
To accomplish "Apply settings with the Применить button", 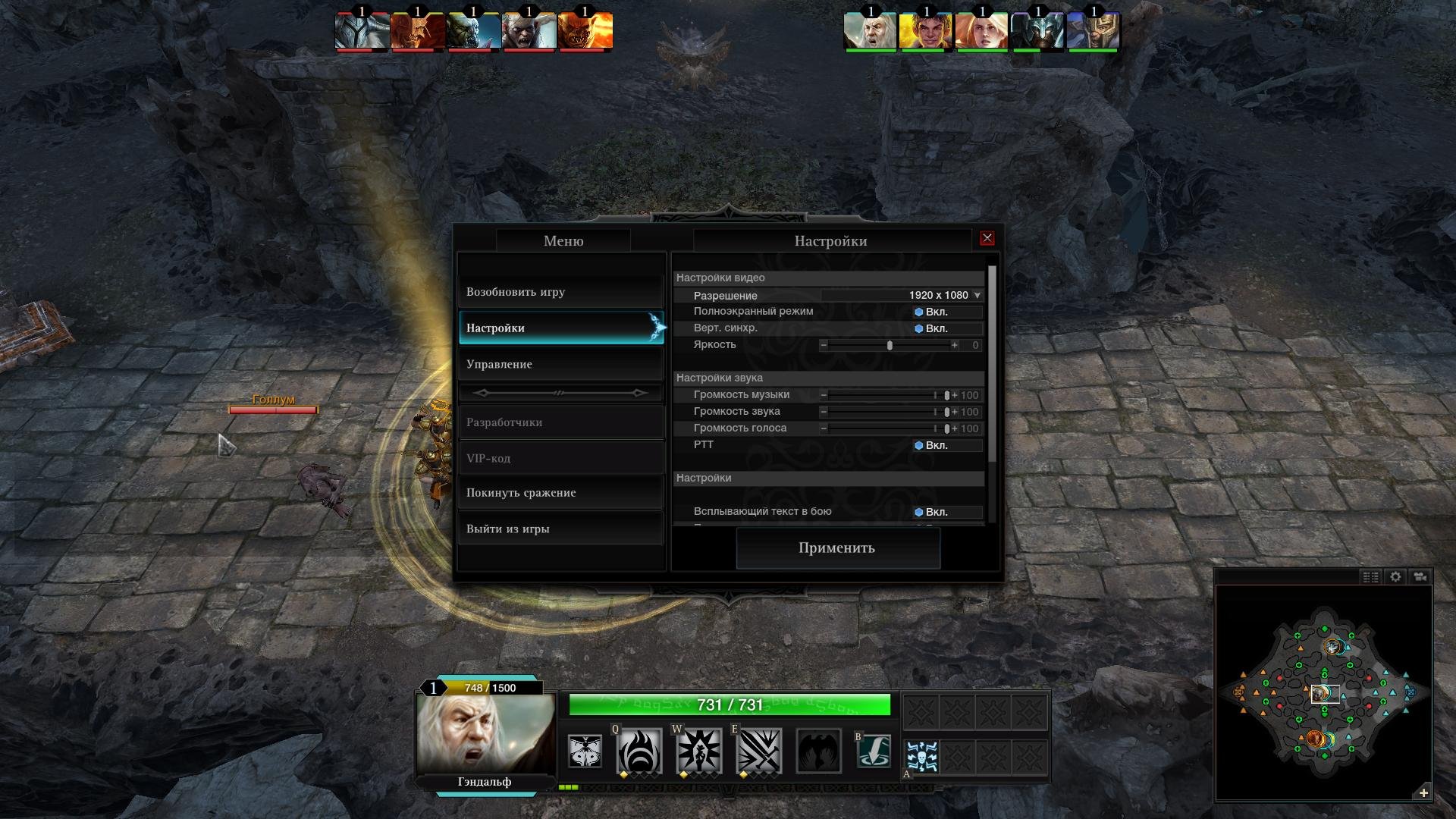I will click(x=837, y=548).
